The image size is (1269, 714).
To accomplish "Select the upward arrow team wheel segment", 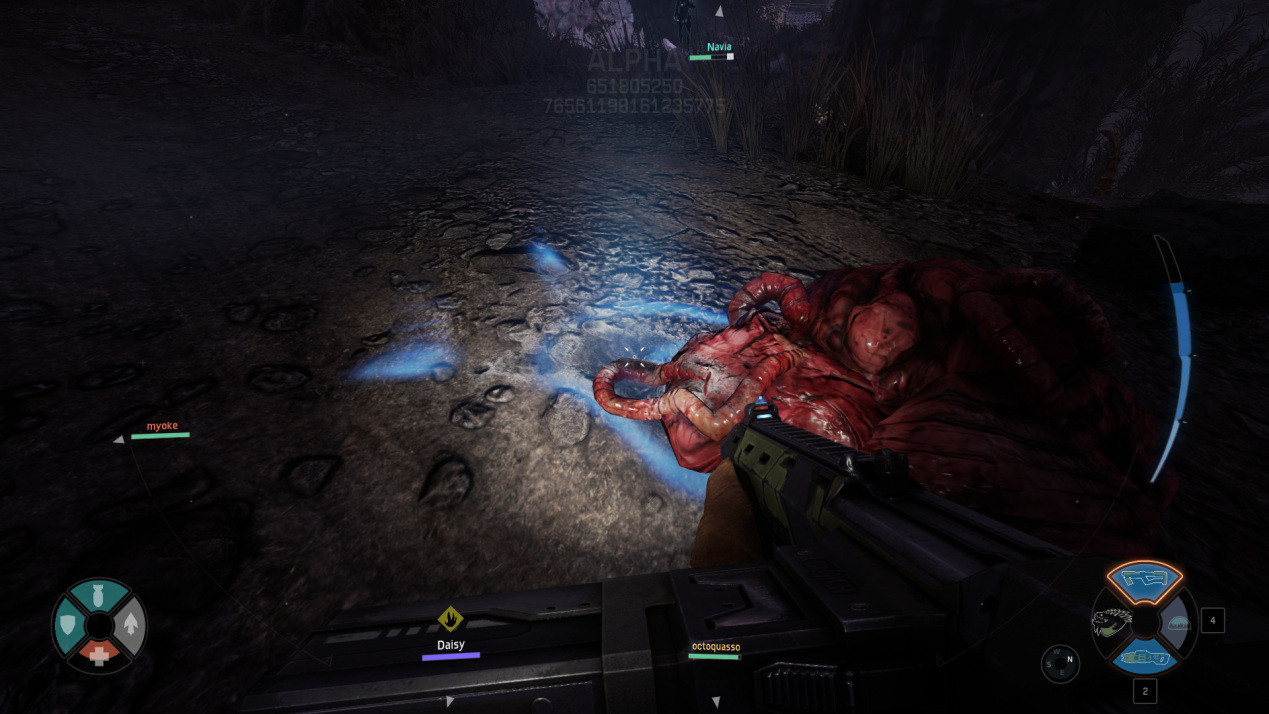I will 131,625.
